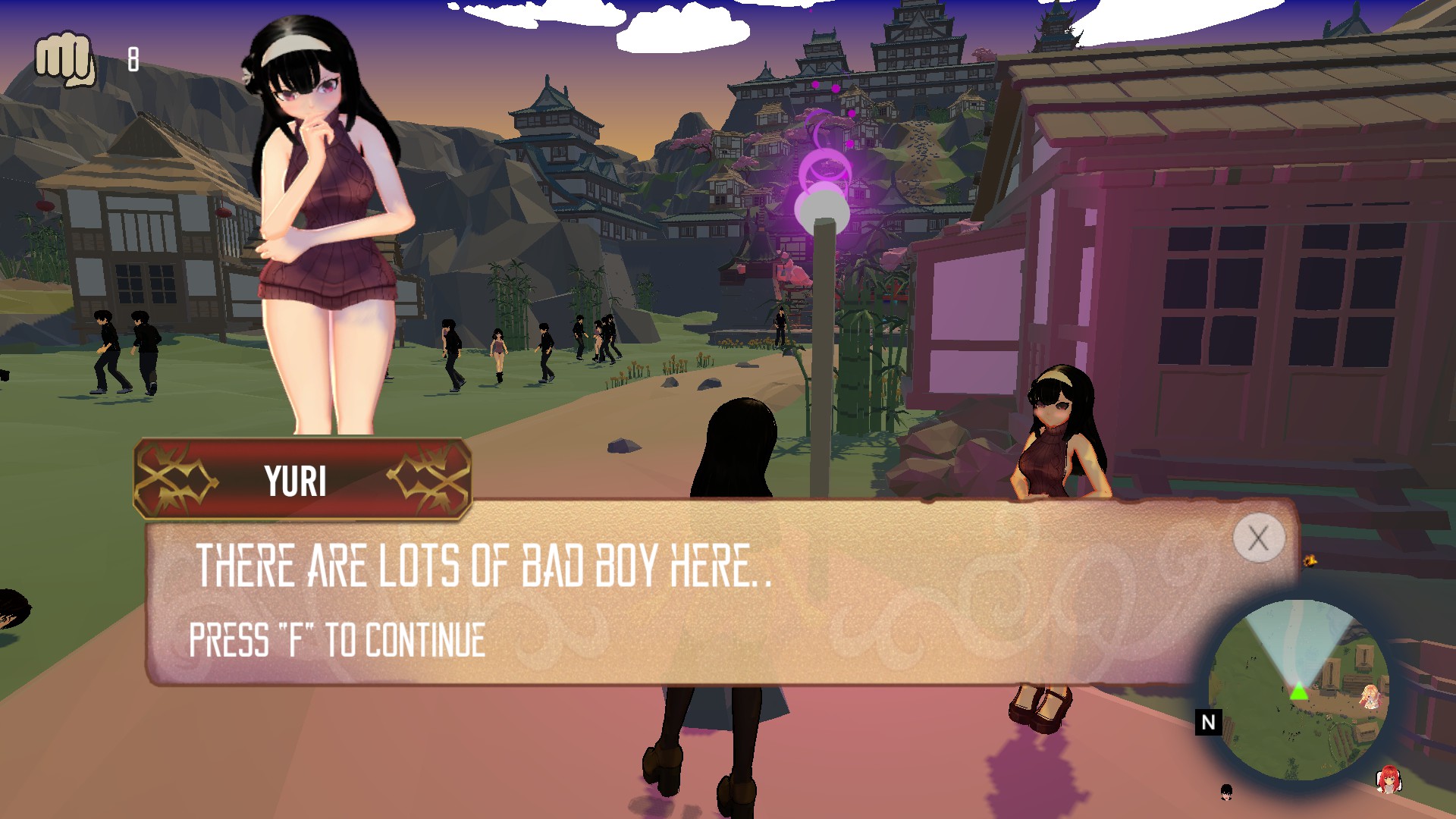Select the black-haired character portrait icon
The width and height of the screenshot is (1456, 819).
pos(1226,792)
